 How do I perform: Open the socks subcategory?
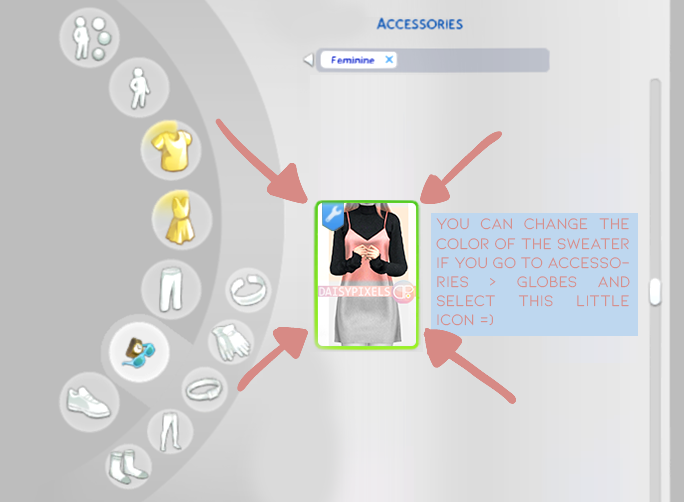[x=130, y=465]
